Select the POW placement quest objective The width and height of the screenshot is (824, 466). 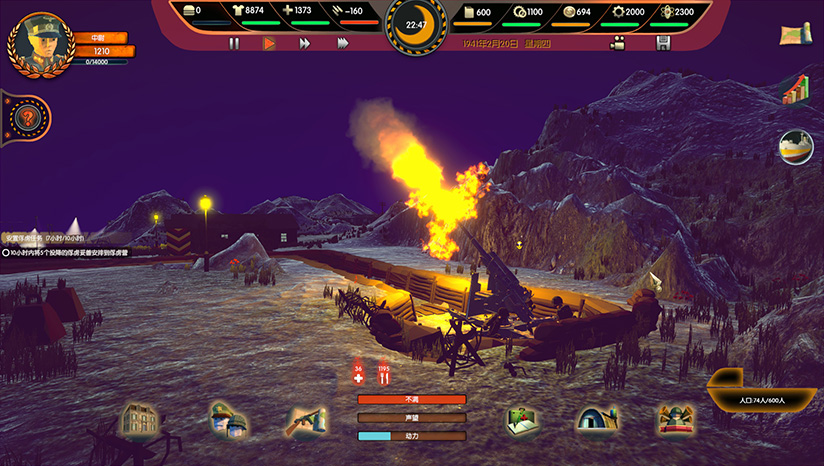pos(68,253)
